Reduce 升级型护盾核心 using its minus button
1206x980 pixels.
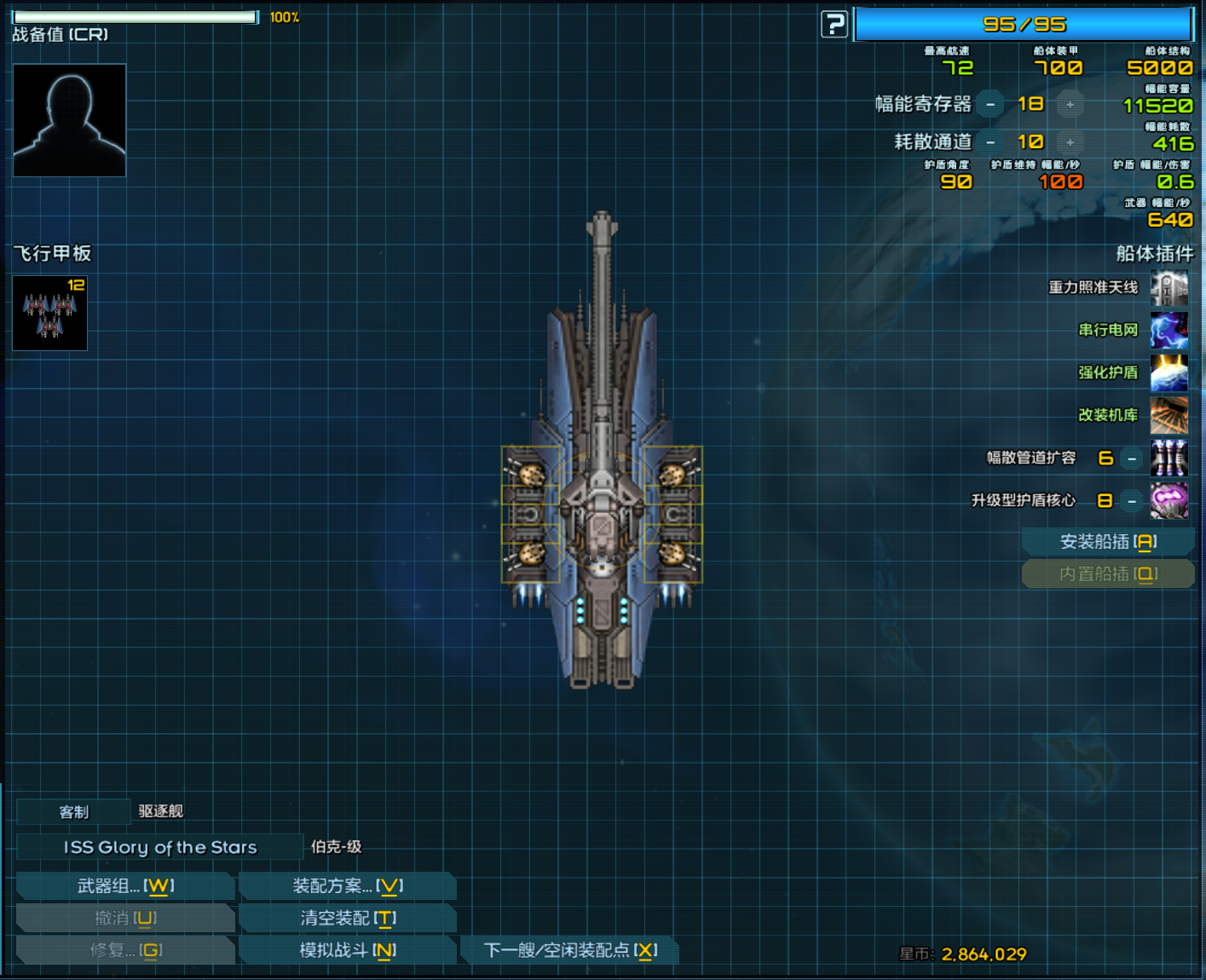click(x=1130, y=501)
